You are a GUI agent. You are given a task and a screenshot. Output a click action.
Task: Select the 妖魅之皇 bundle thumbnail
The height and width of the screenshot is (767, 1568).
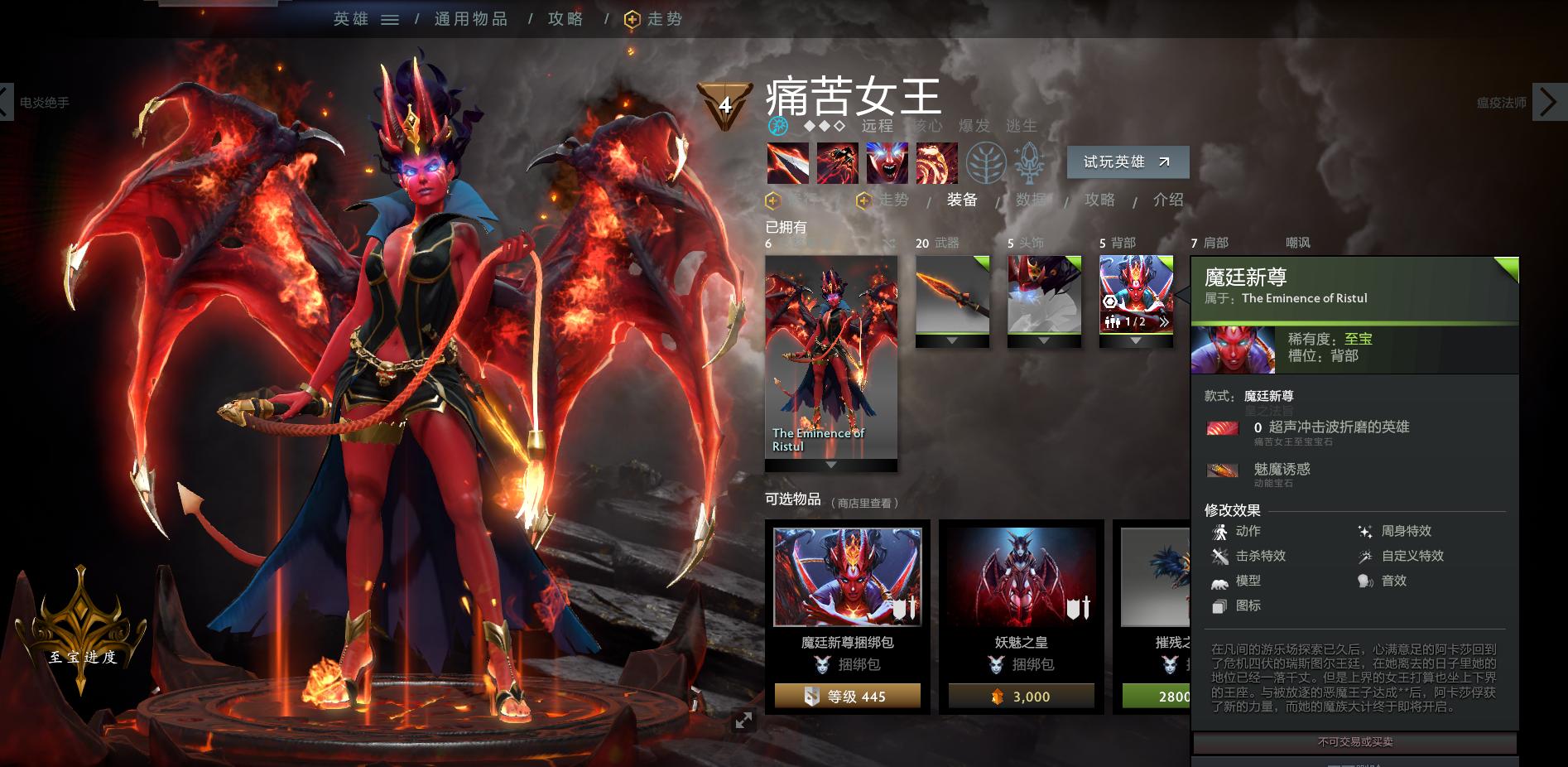point(1022,575)
